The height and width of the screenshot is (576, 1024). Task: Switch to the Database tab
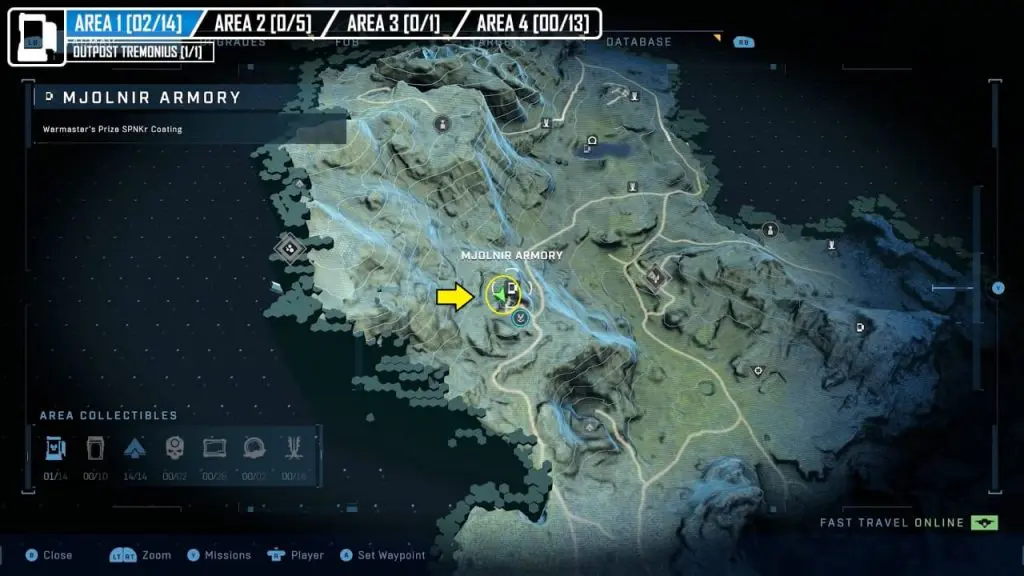(639, 42)
